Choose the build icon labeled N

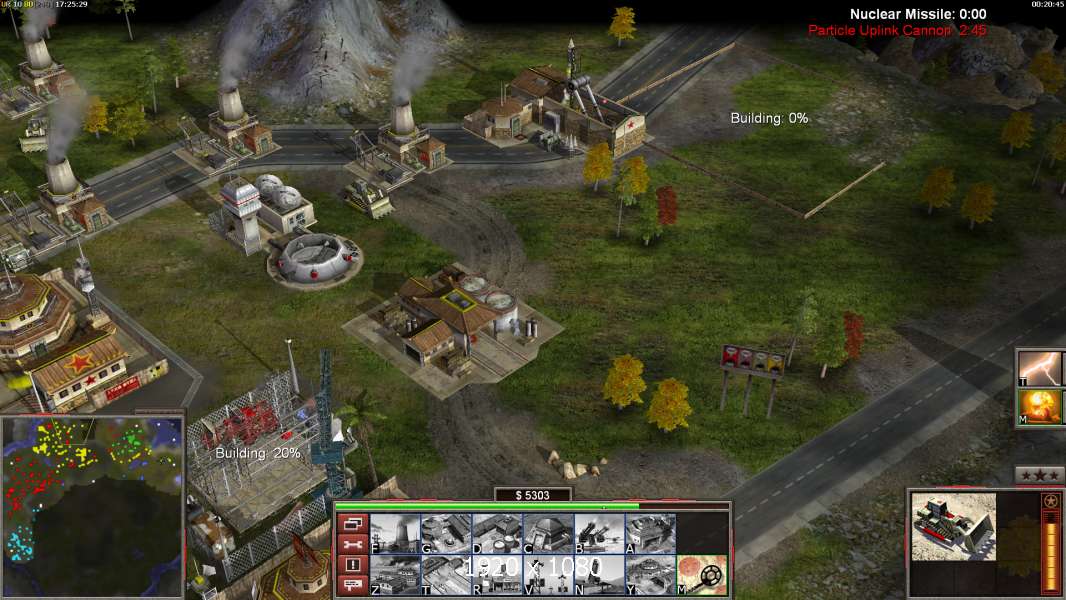tap(599, 575)
